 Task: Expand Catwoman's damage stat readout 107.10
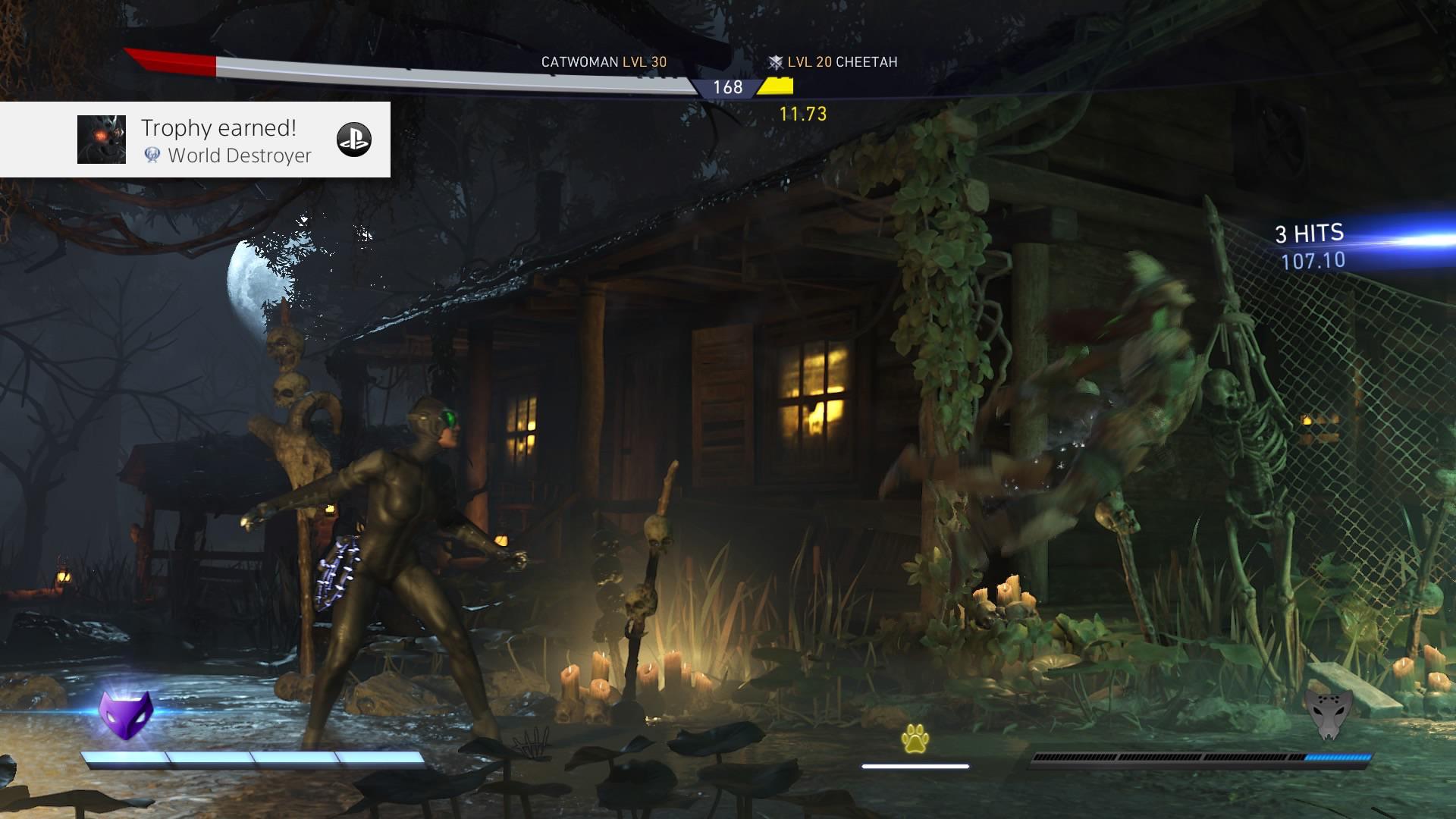tap(1312, 259)
